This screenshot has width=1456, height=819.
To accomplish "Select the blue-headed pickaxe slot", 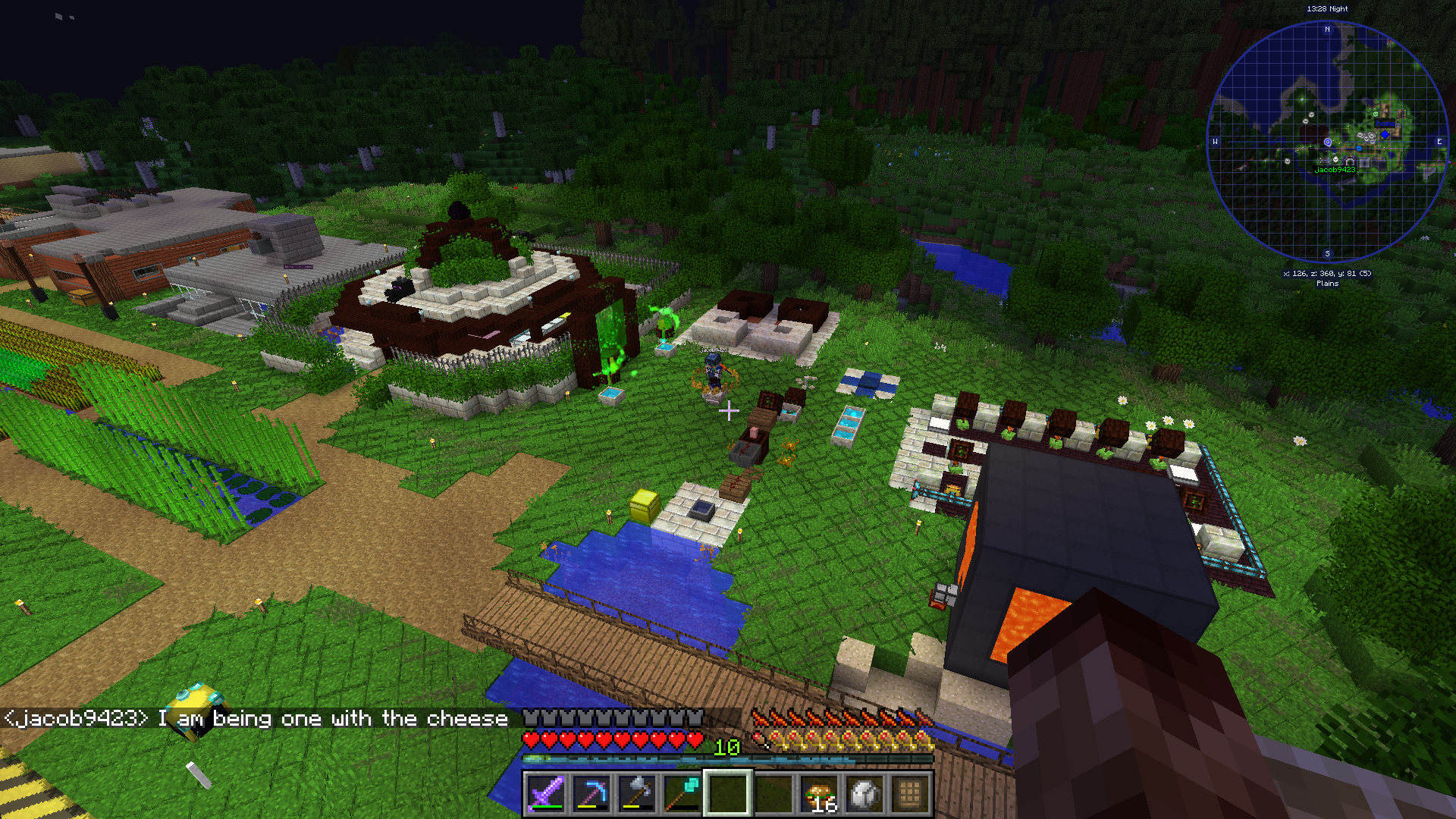I will click(591, 794).
